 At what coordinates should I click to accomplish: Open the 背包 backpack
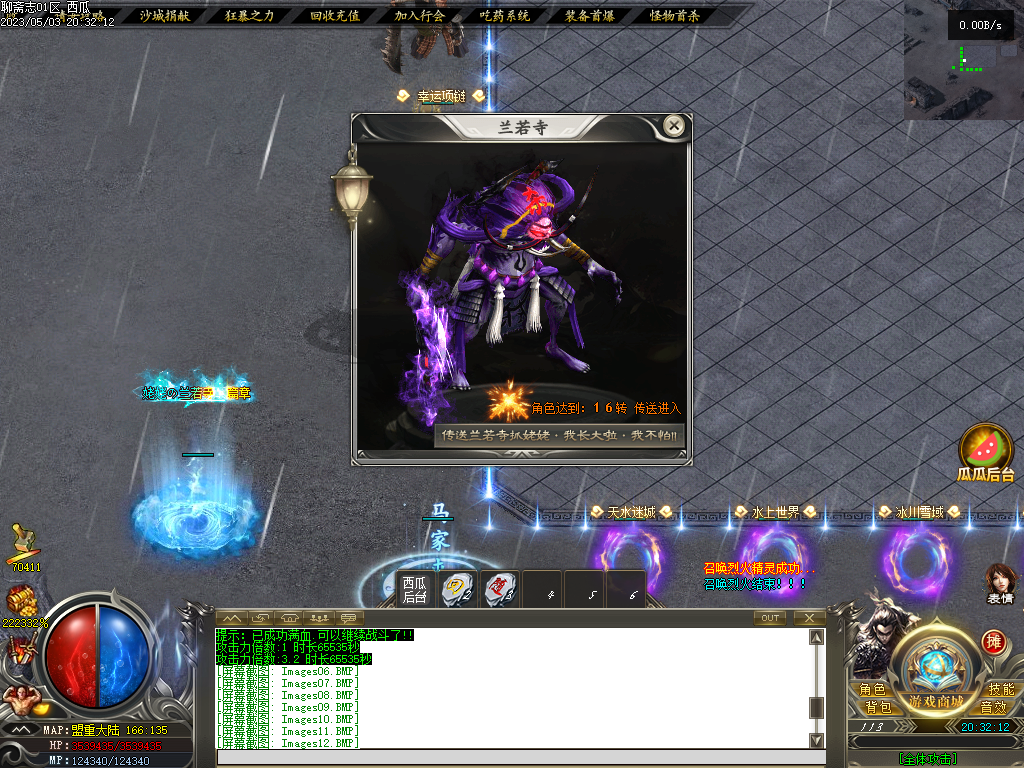click(878, 707)
